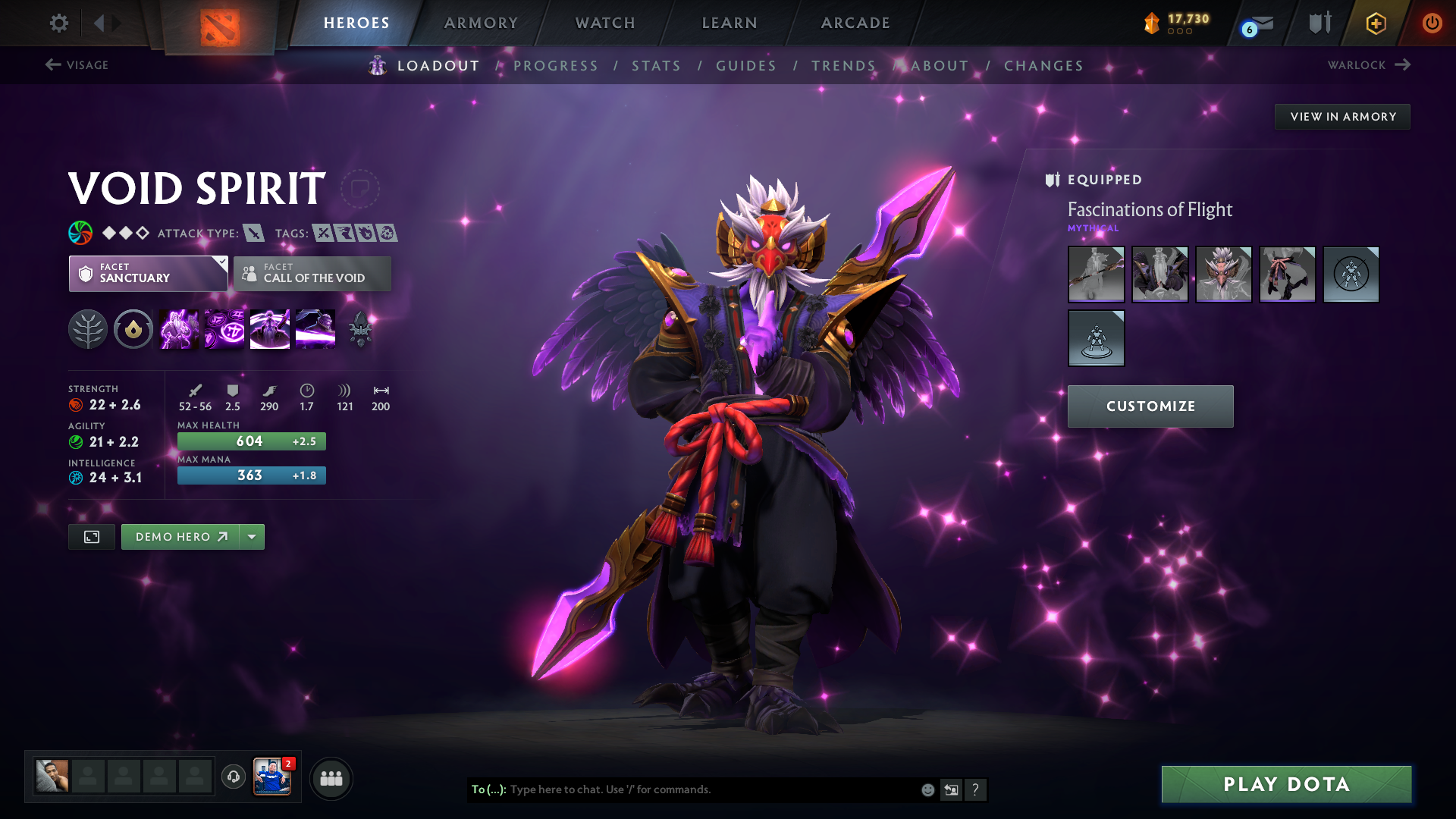This screenshot has width=1456, height=819.
Task: Navigate to next hero Warlock
Action: (1369, 65)
